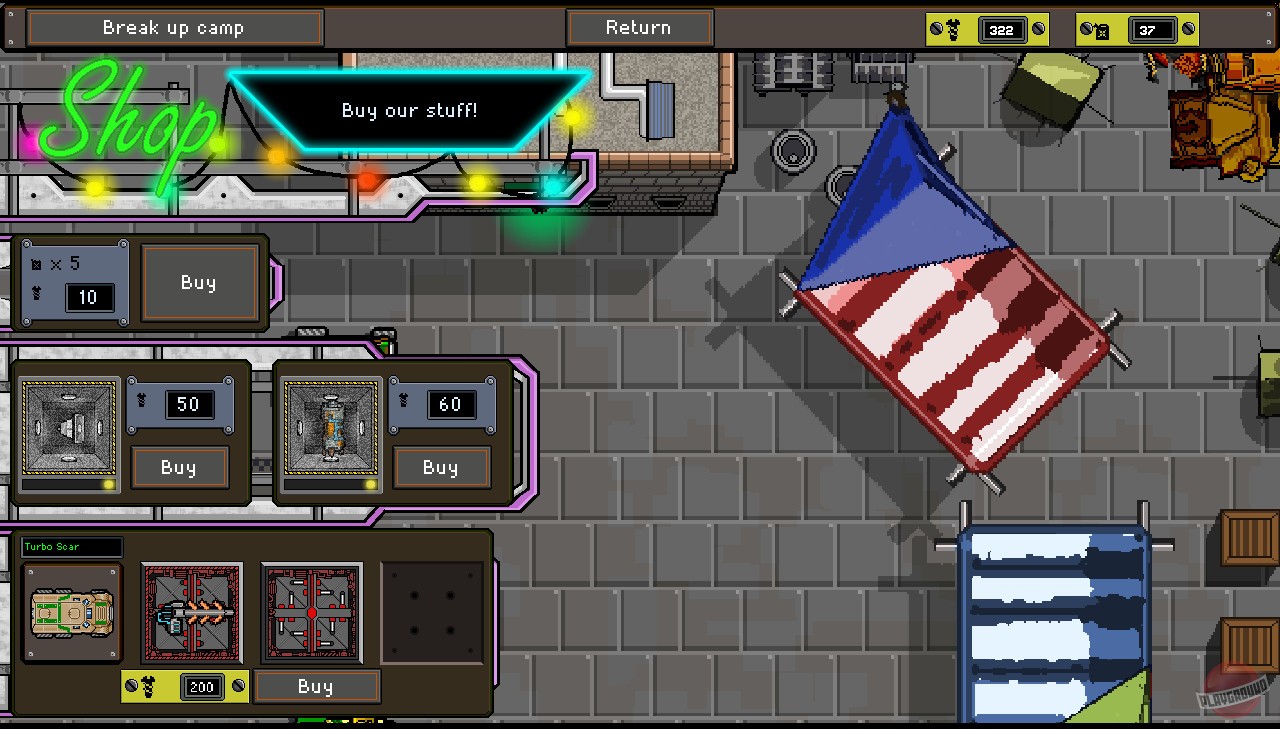Click the Return button
Viewport: 1280px width, 729px height.
coord(640,28)
